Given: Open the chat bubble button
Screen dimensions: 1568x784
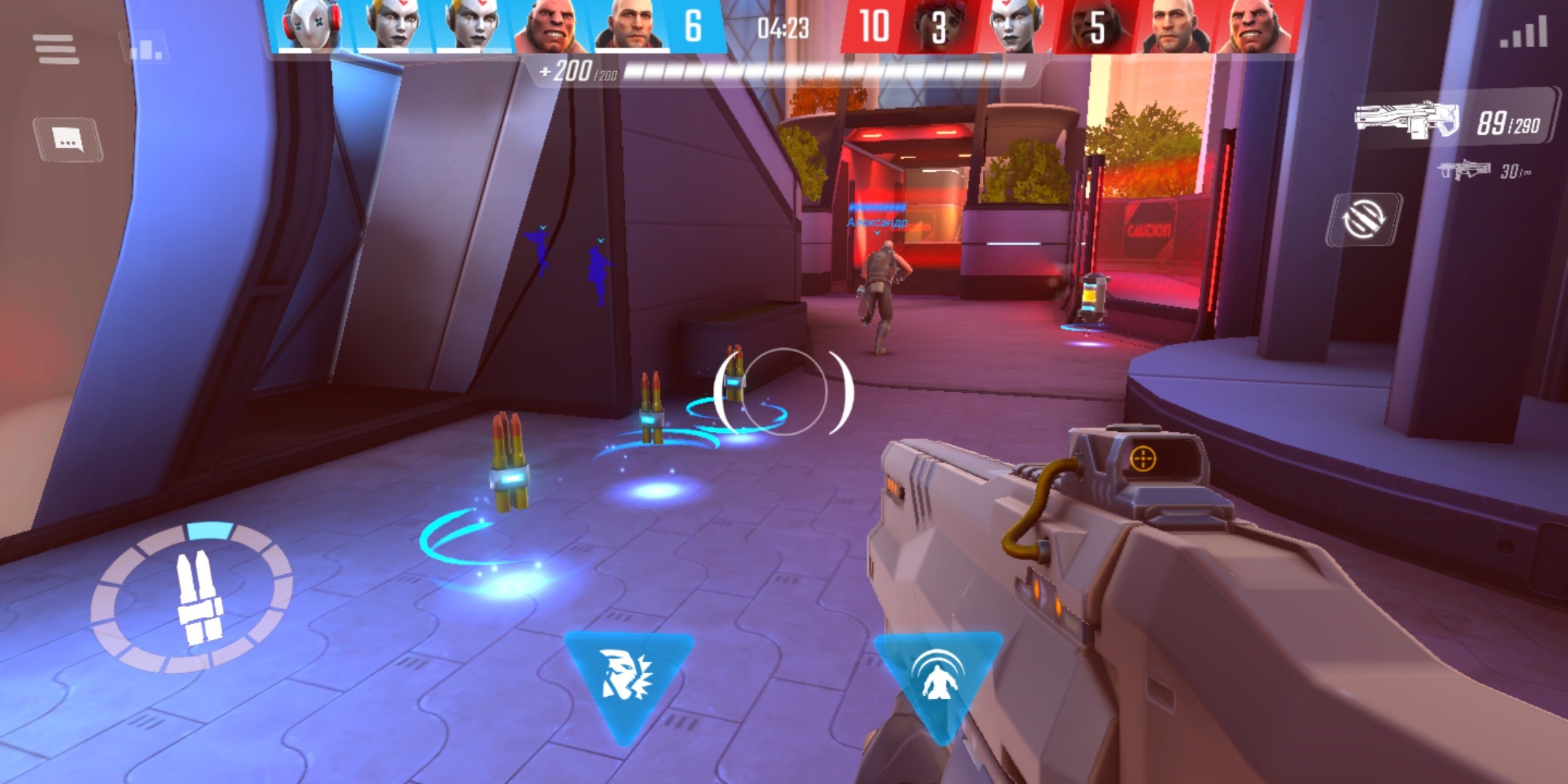Looking at the screenshot, I should pyautogui.click(x=68, y=138).
